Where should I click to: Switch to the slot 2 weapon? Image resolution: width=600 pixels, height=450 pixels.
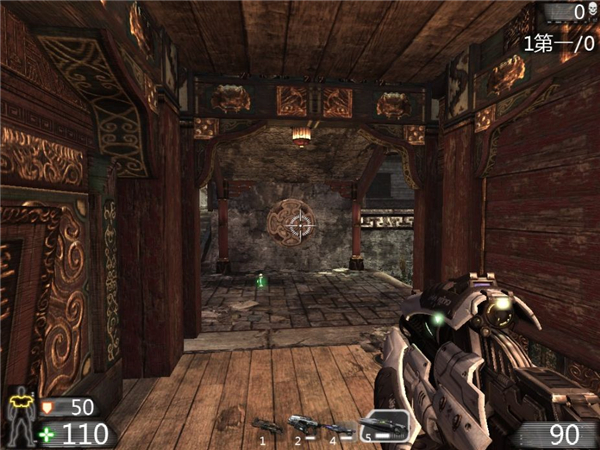pyautogui.click(x=301, y=425)
